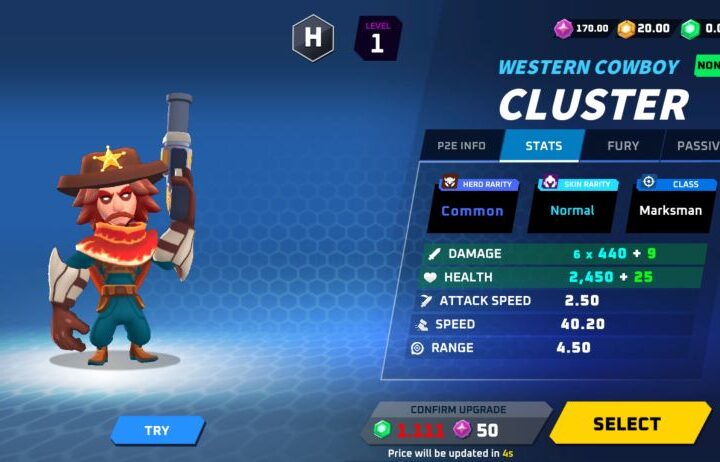Image resolution: width=720 pixels, height=462 pixels.
Task: Select the Cluster hero
Action: [627, 423]
